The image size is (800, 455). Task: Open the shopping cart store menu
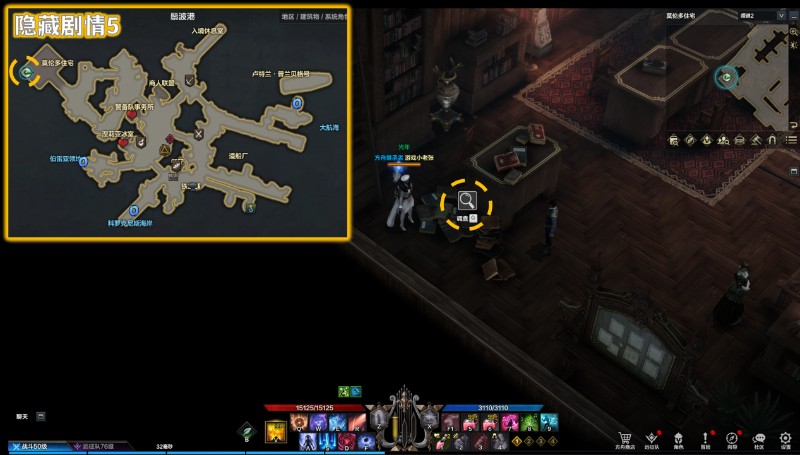[x=625, y=438]
